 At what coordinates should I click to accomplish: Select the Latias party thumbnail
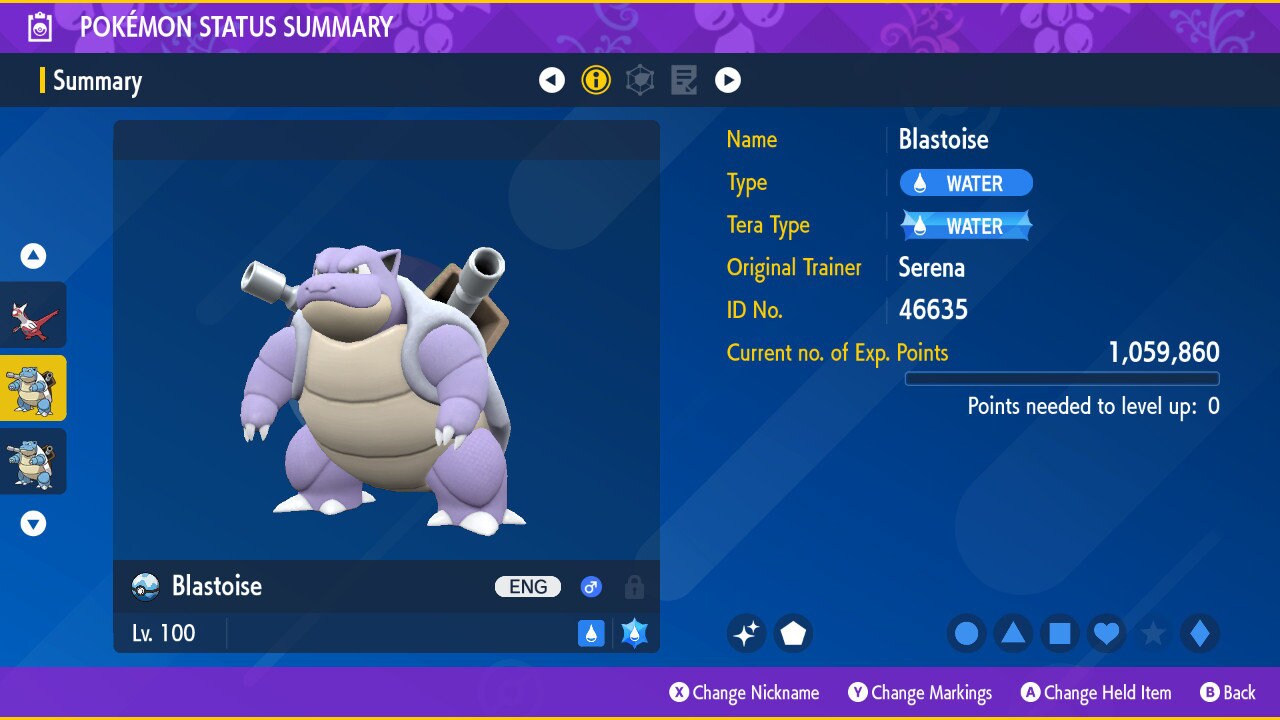(33, 315)
